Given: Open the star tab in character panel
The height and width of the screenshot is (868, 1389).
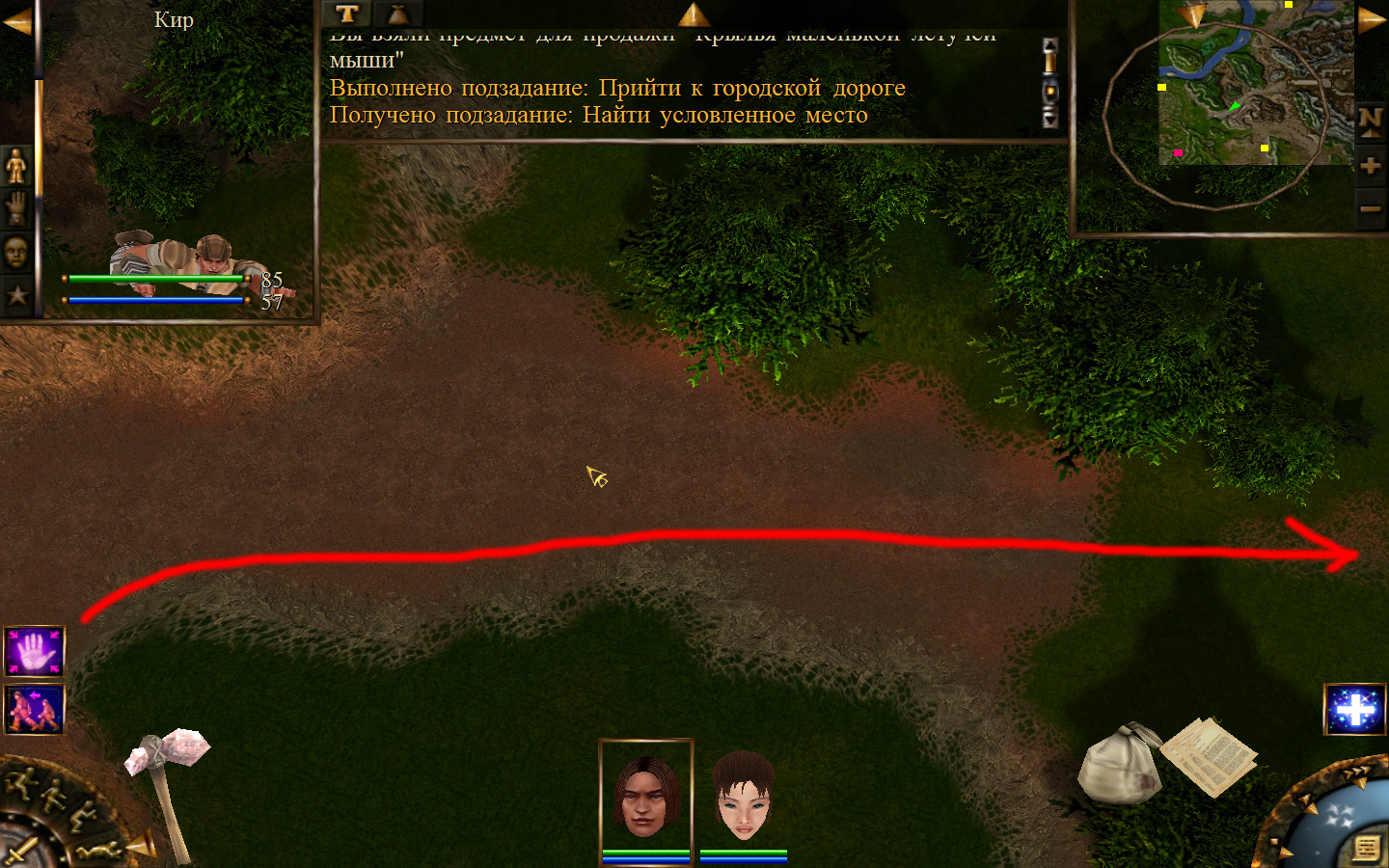Looking at the screenshot, I should click(x=16, y=294).
